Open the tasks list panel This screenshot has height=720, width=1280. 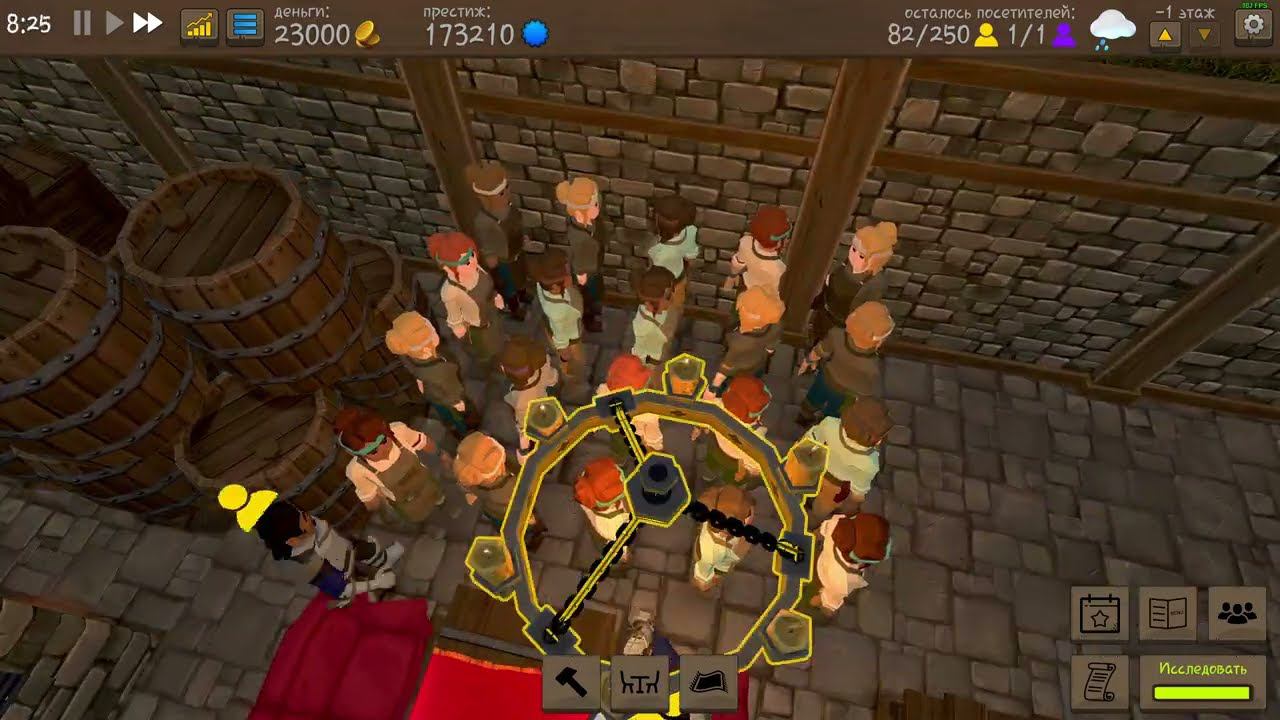239,27
